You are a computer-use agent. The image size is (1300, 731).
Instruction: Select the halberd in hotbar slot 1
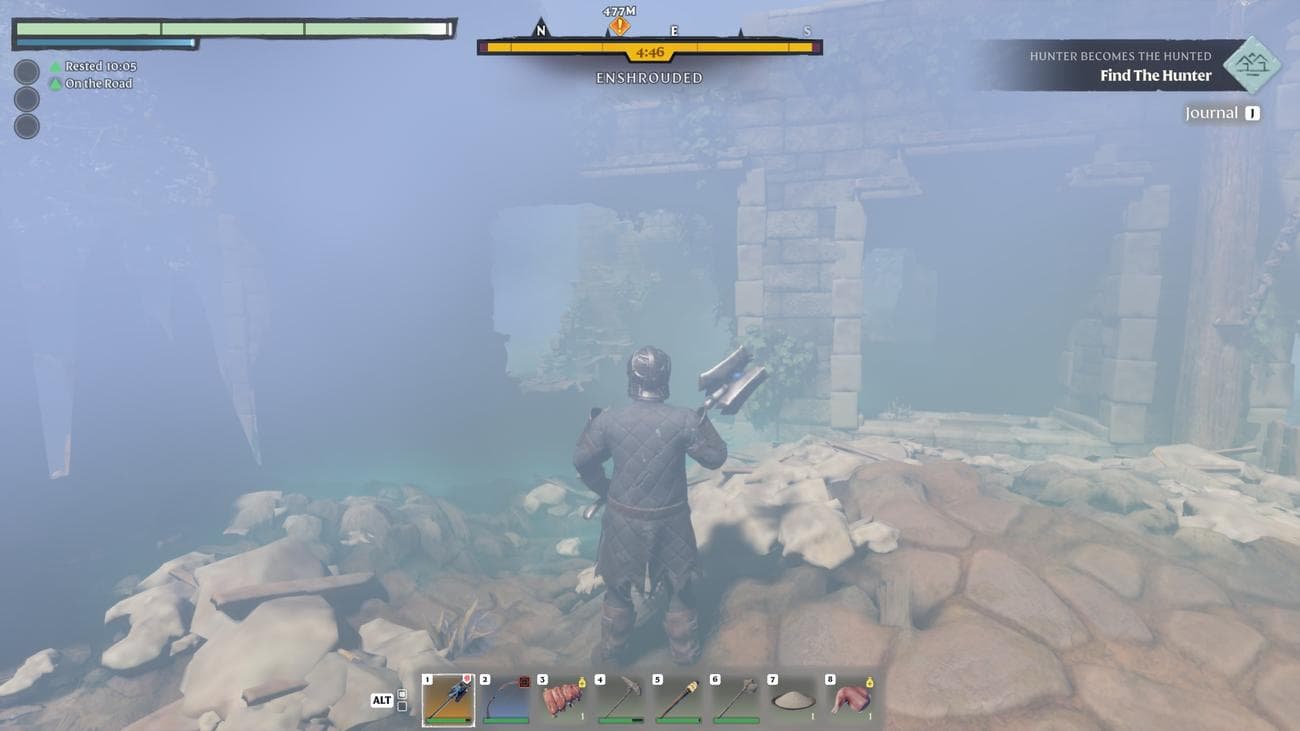[447, 700]
